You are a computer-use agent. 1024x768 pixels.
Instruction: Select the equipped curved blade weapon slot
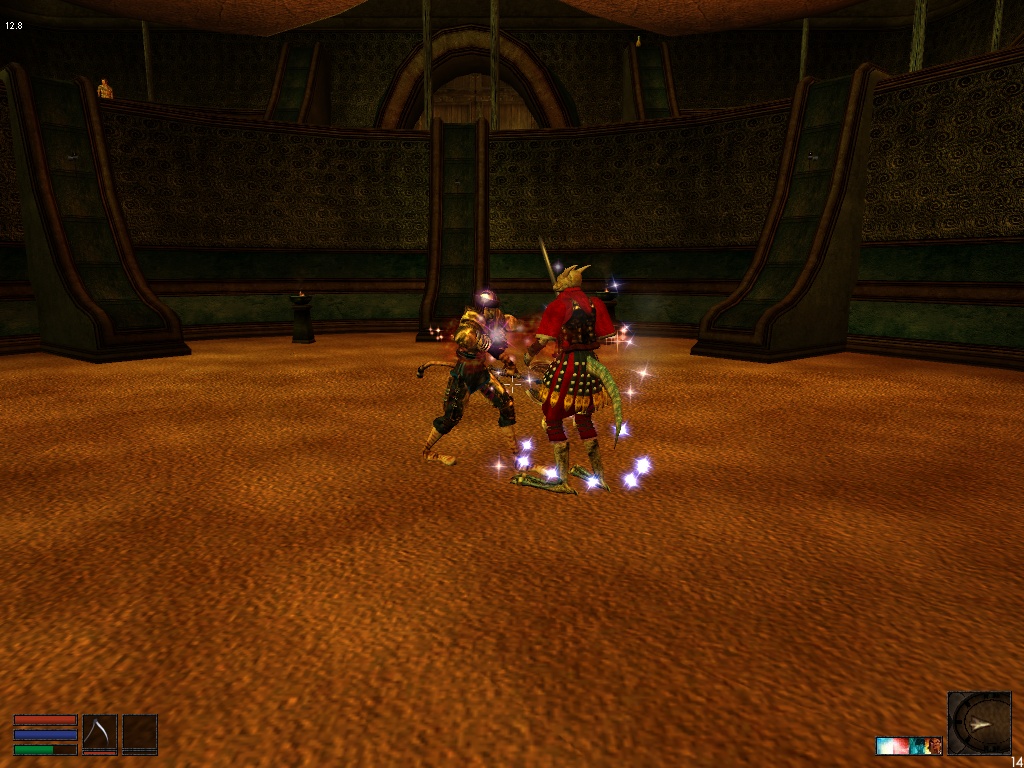pos(99,734)
